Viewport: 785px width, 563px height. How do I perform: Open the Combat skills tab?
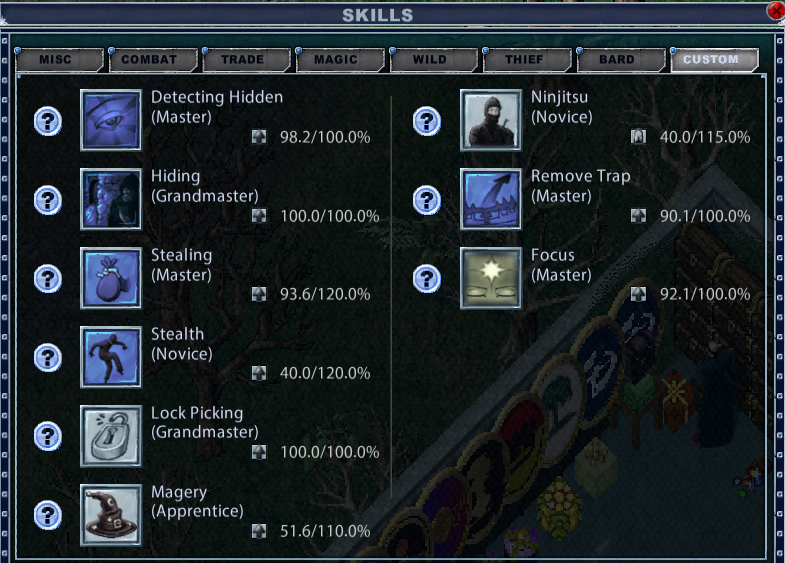150,59
